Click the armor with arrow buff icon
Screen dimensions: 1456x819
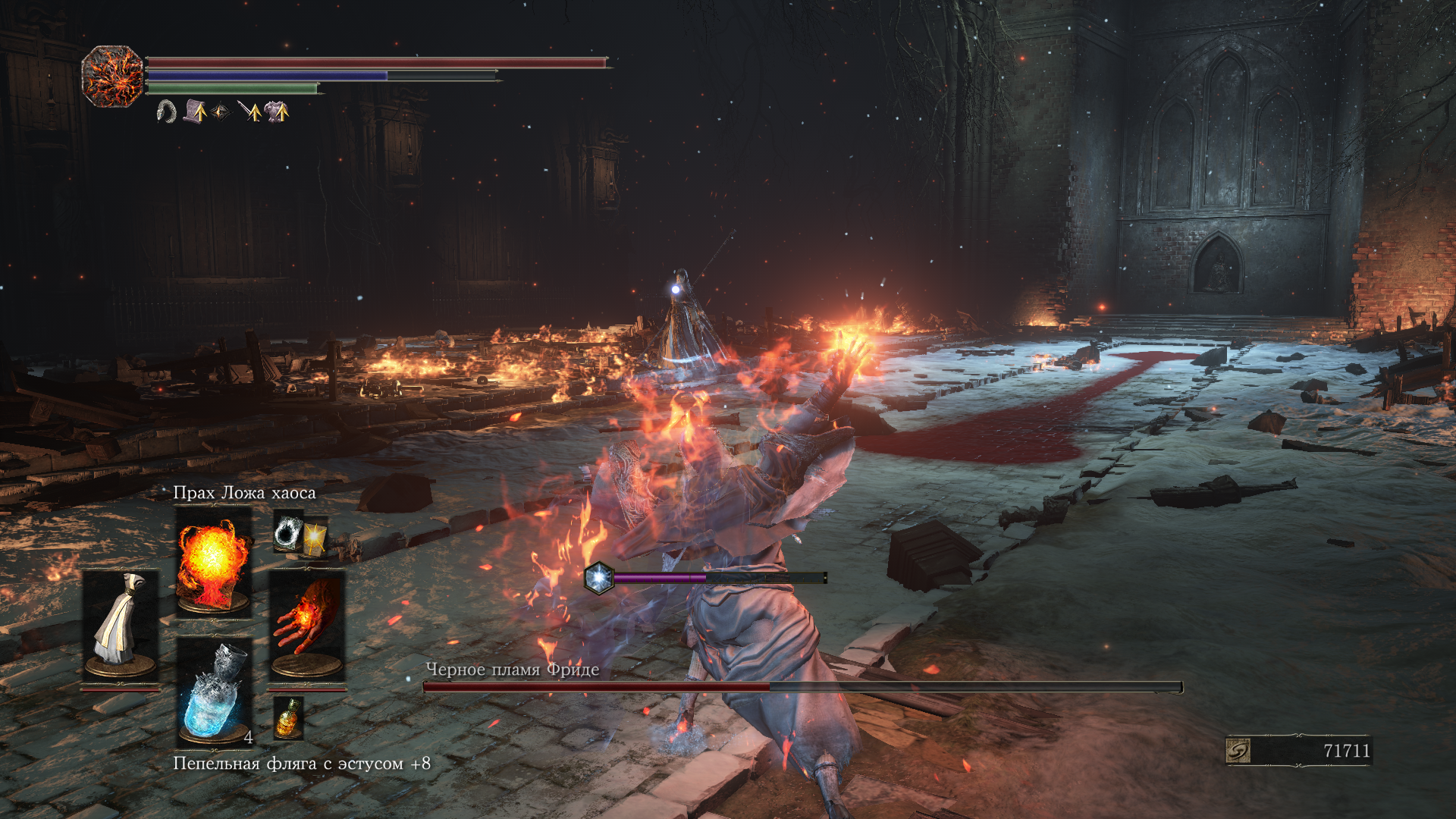[276, 111]
